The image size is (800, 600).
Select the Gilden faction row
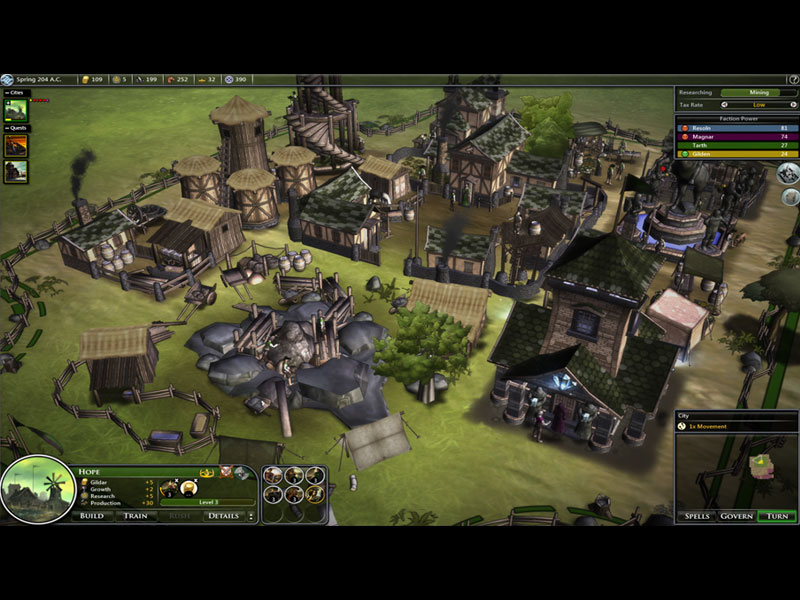[x=737, y=154]
